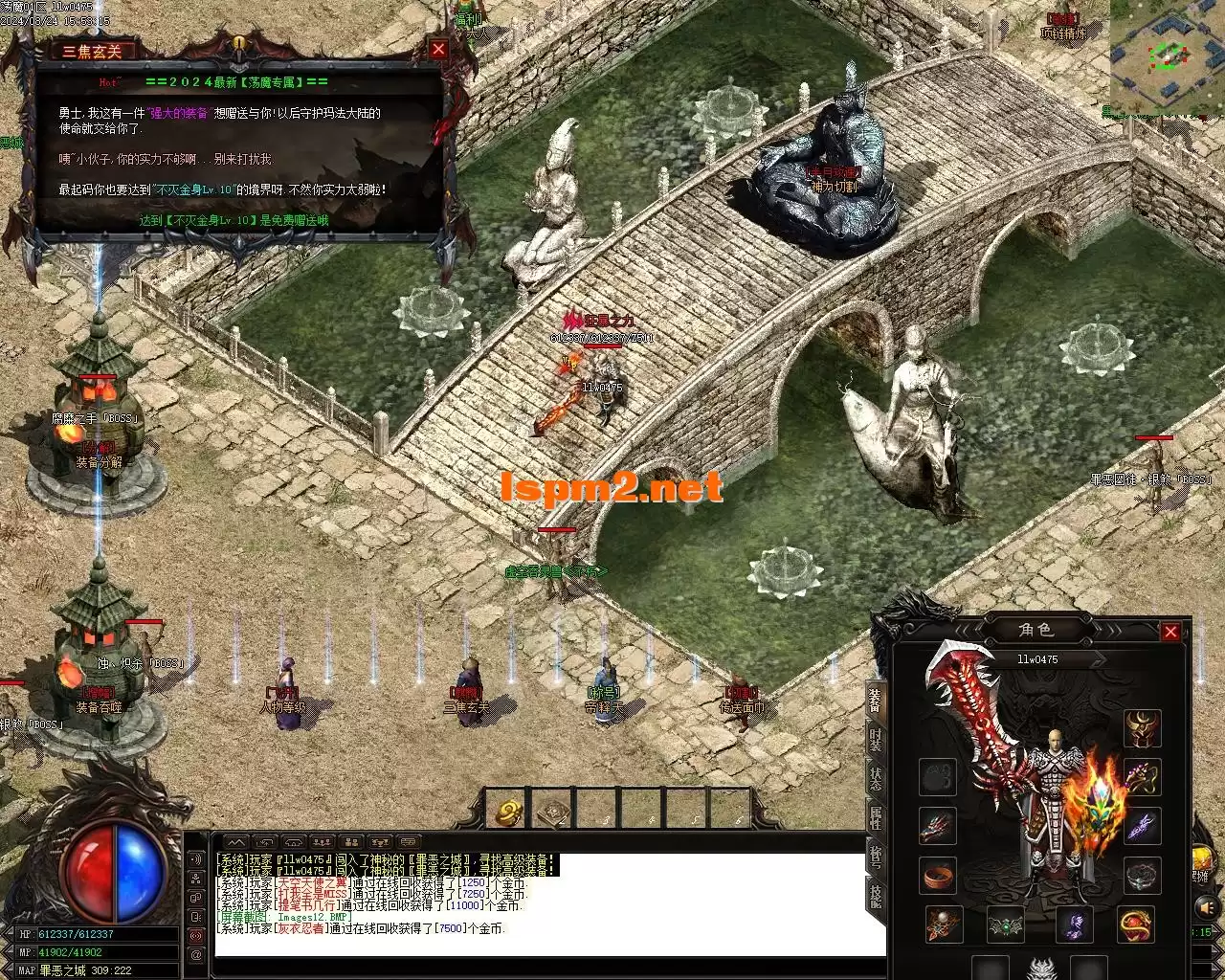The width and height of the screenshot is (1225, 980).
Task: Switch to the 时装 fashion tab
Action: point(876,738)
